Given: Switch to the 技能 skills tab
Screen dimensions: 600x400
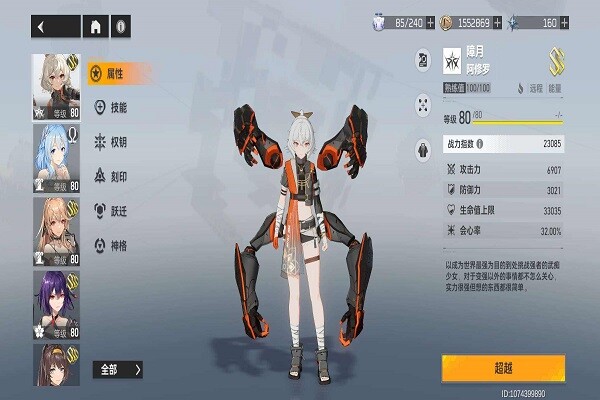Looking at the screenshot, I should [118, 107].
